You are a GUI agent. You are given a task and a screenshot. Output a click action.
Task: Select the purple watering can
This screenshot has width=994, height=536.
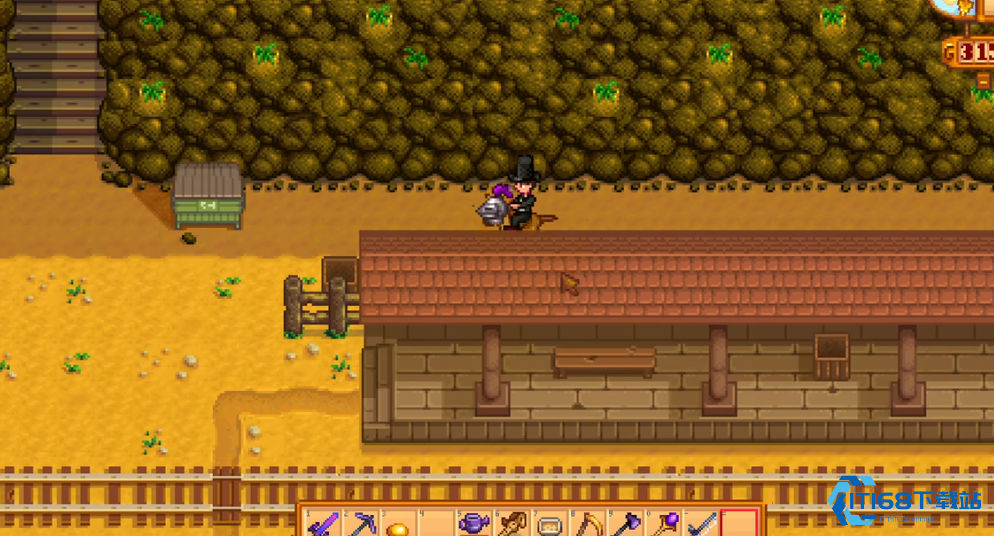pyautogui.click(x=475, y=524)
